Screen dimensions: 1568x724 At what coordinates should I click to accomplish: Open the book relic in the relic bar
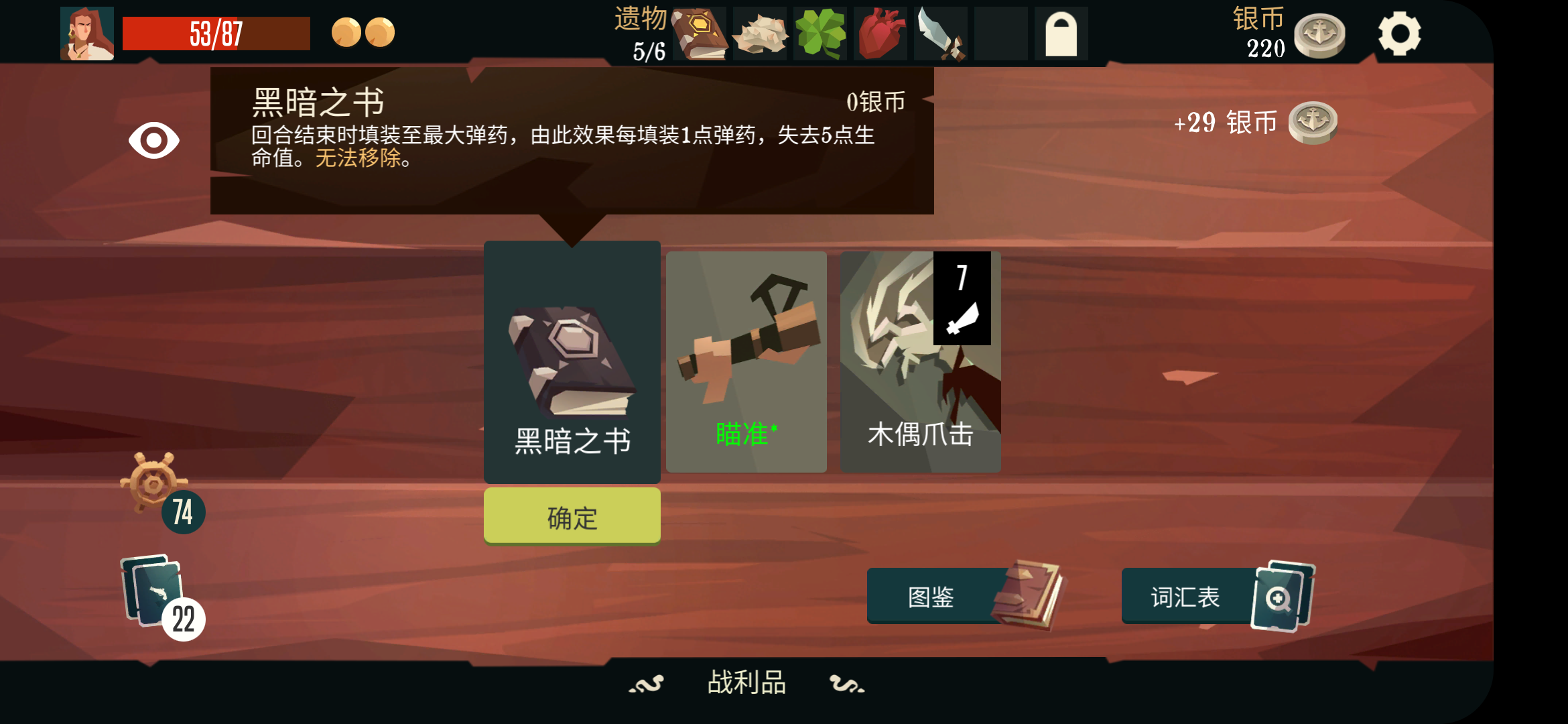click(700, 34)
